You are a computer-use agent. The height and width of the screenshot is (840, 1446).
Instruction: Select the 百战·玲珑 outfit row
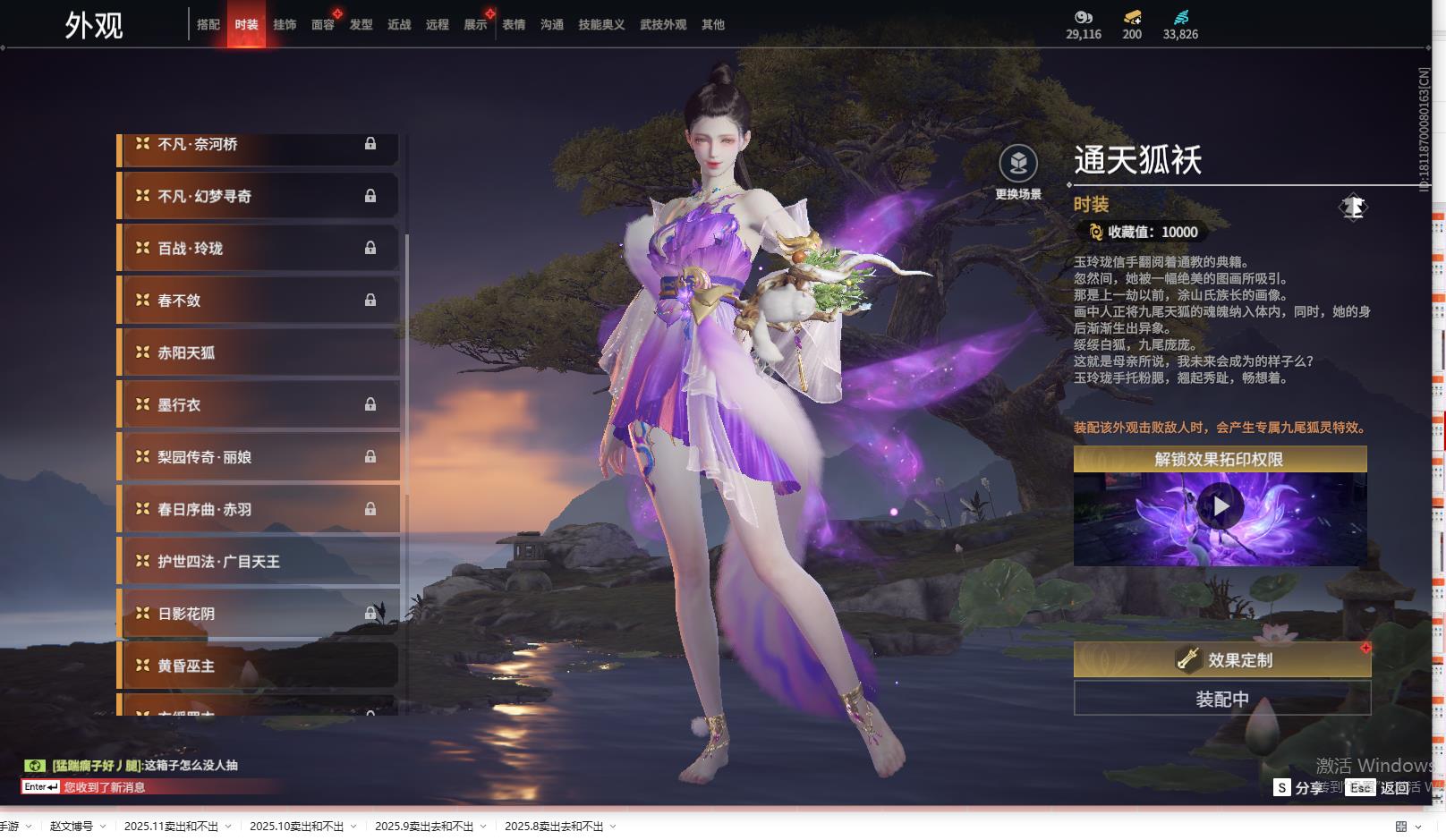[x=259, y=248]
